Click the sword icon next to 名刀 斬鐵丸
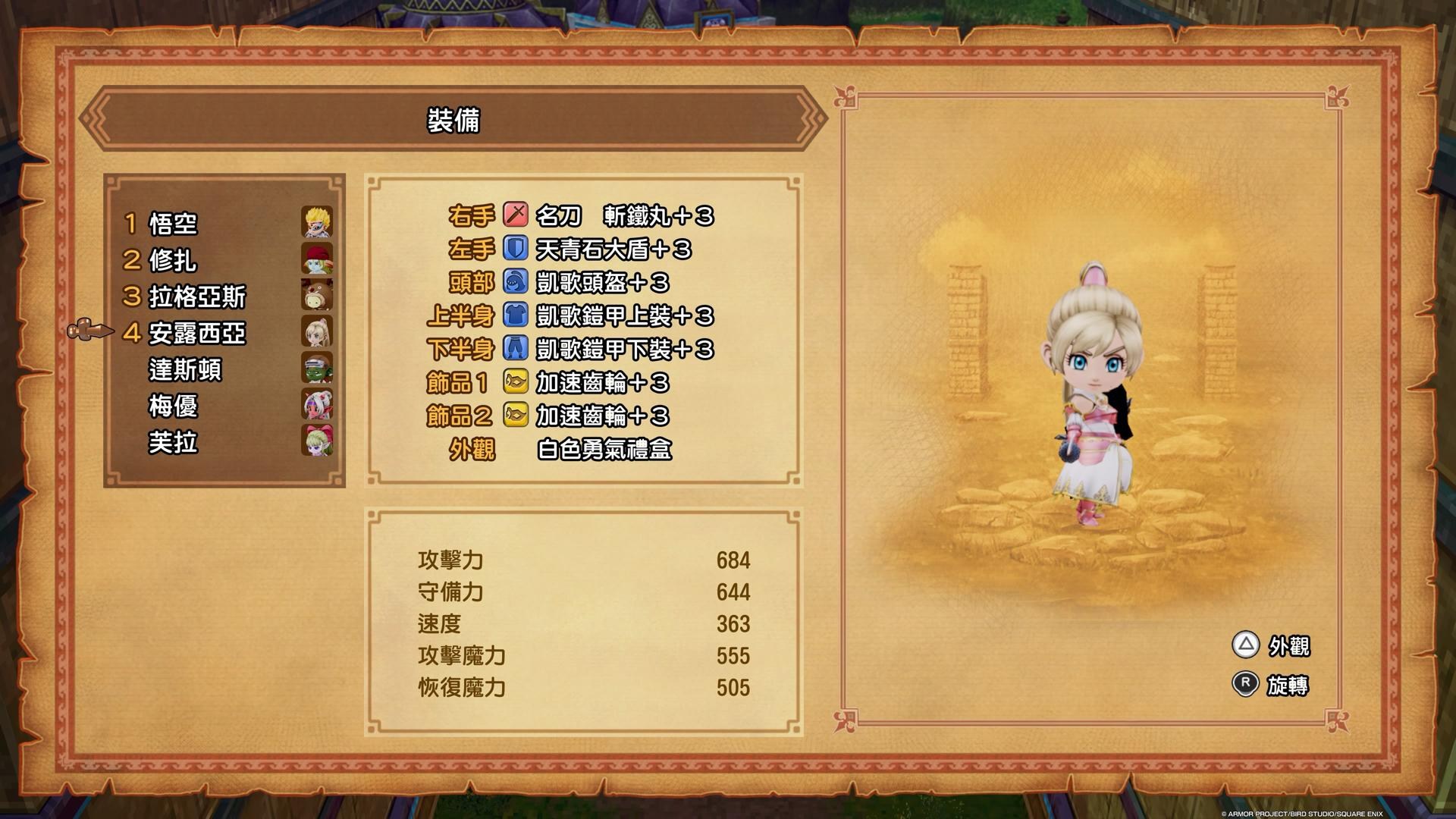Image resolution: width=1456 pixels, height=819 pixels. pyautogui.click(x=514, y=216)
